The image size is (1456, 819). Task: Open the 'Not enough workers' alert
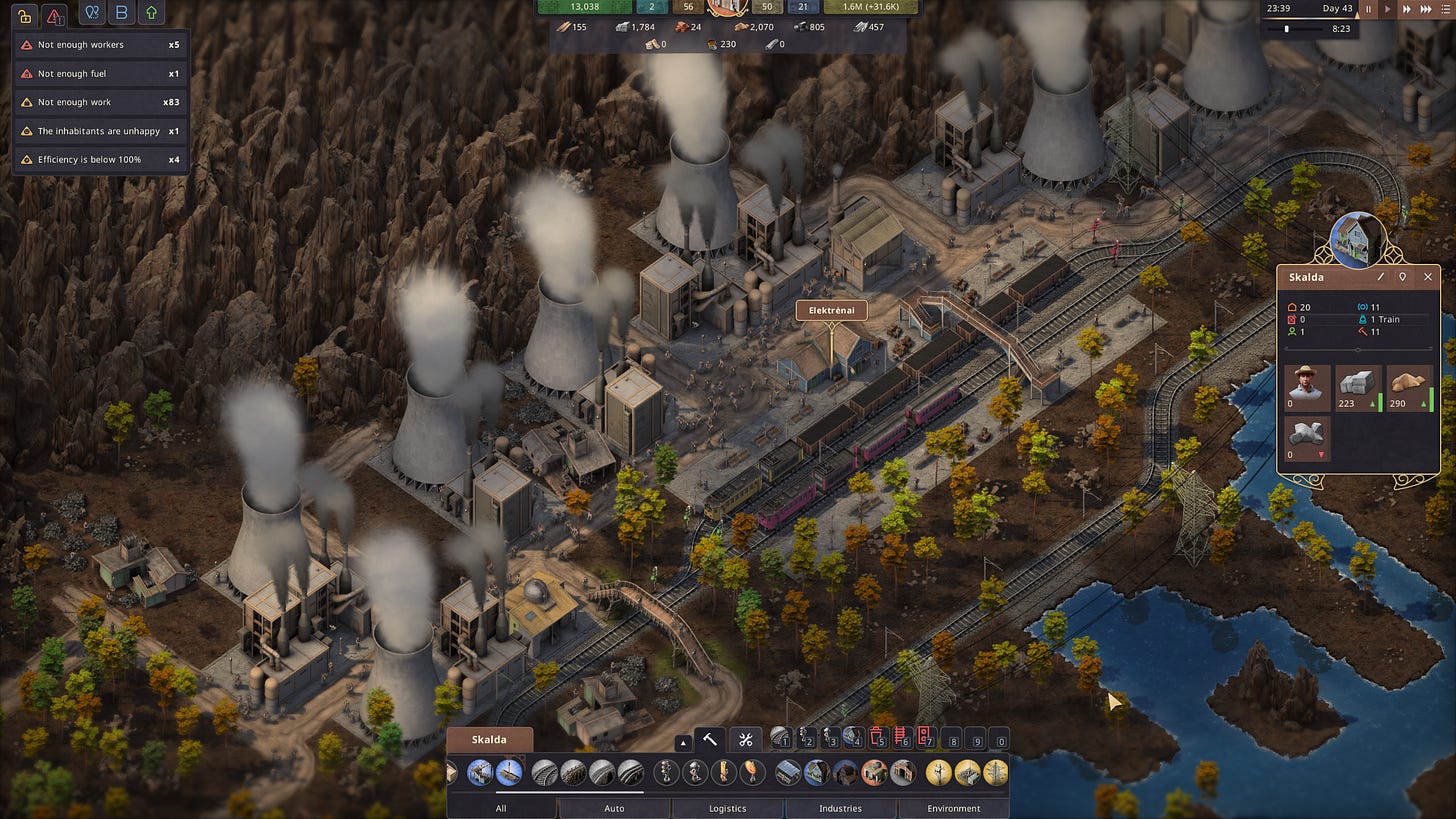[100, 45]
